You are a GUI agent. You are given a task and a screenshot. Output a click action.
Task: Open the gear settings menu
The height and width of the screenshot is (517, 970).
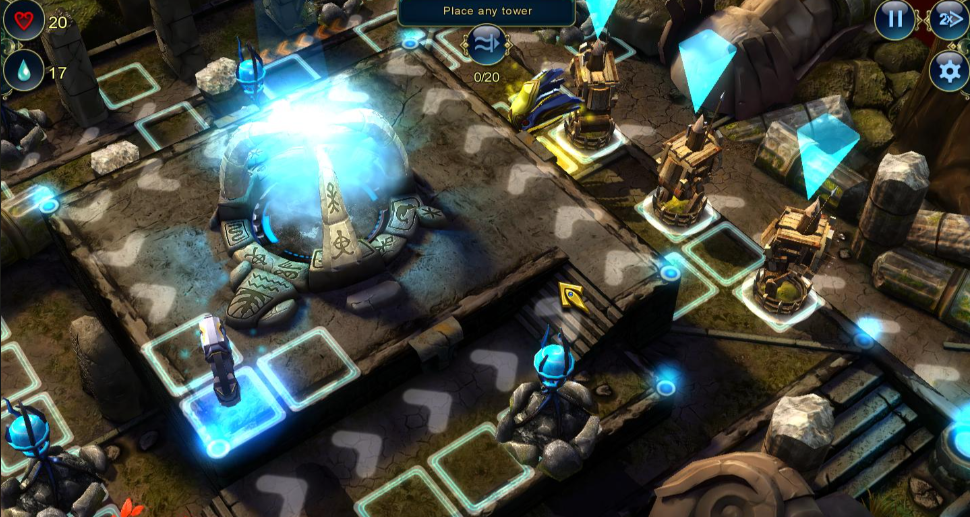tap(948, 70)
